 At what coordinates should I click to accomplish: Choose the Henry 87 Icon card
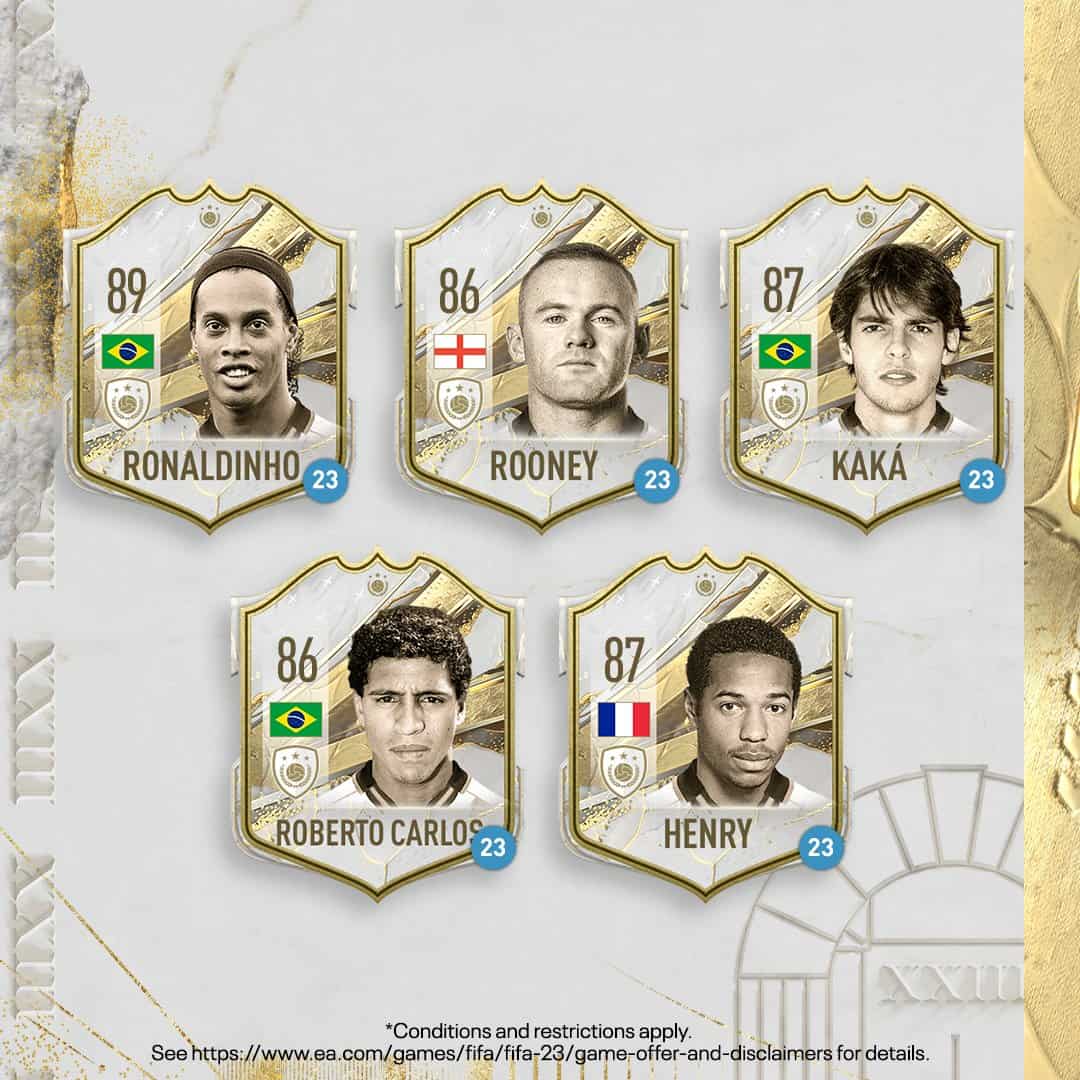(707, 725)
